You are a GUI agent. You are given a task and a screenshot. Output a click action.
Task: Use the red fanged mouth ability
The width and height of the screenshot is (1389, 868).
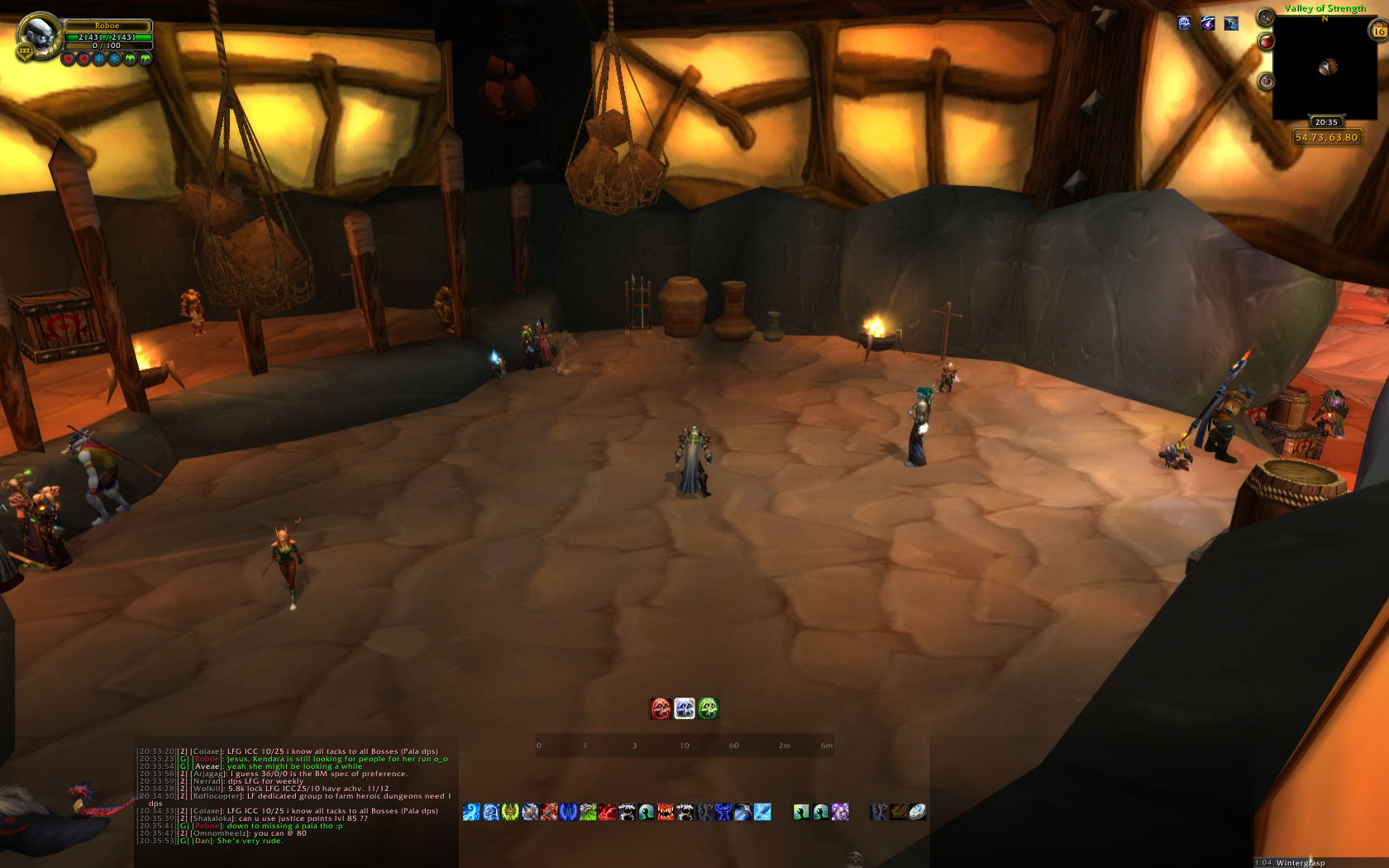point(666,813)
